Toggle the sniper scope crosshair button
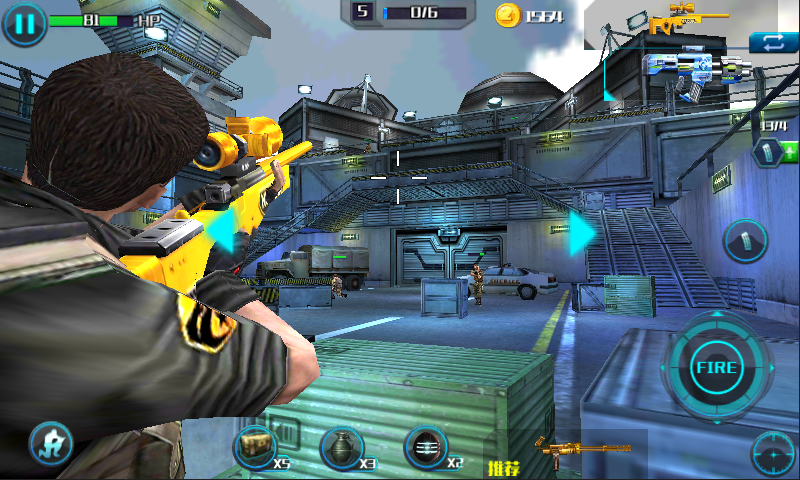The height and width of the screenshot is (480, 800). point(773,455)
